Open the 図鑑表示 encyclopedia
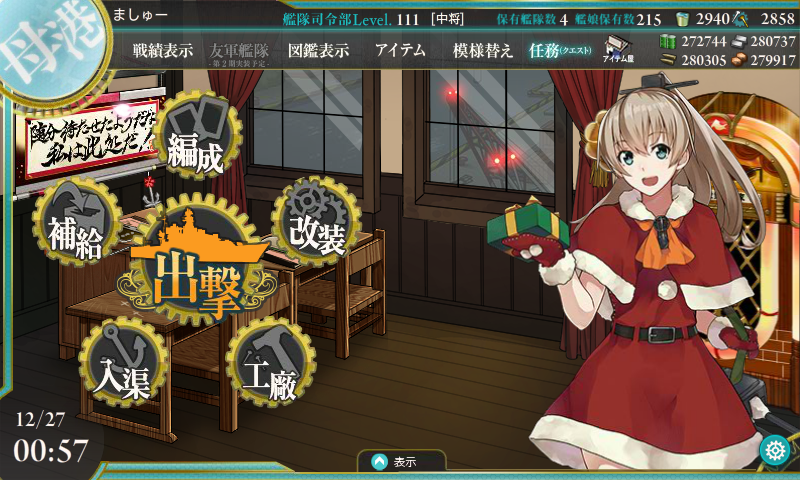The width and height of the screenshot is (800, 480). click(x=318, y=51)
